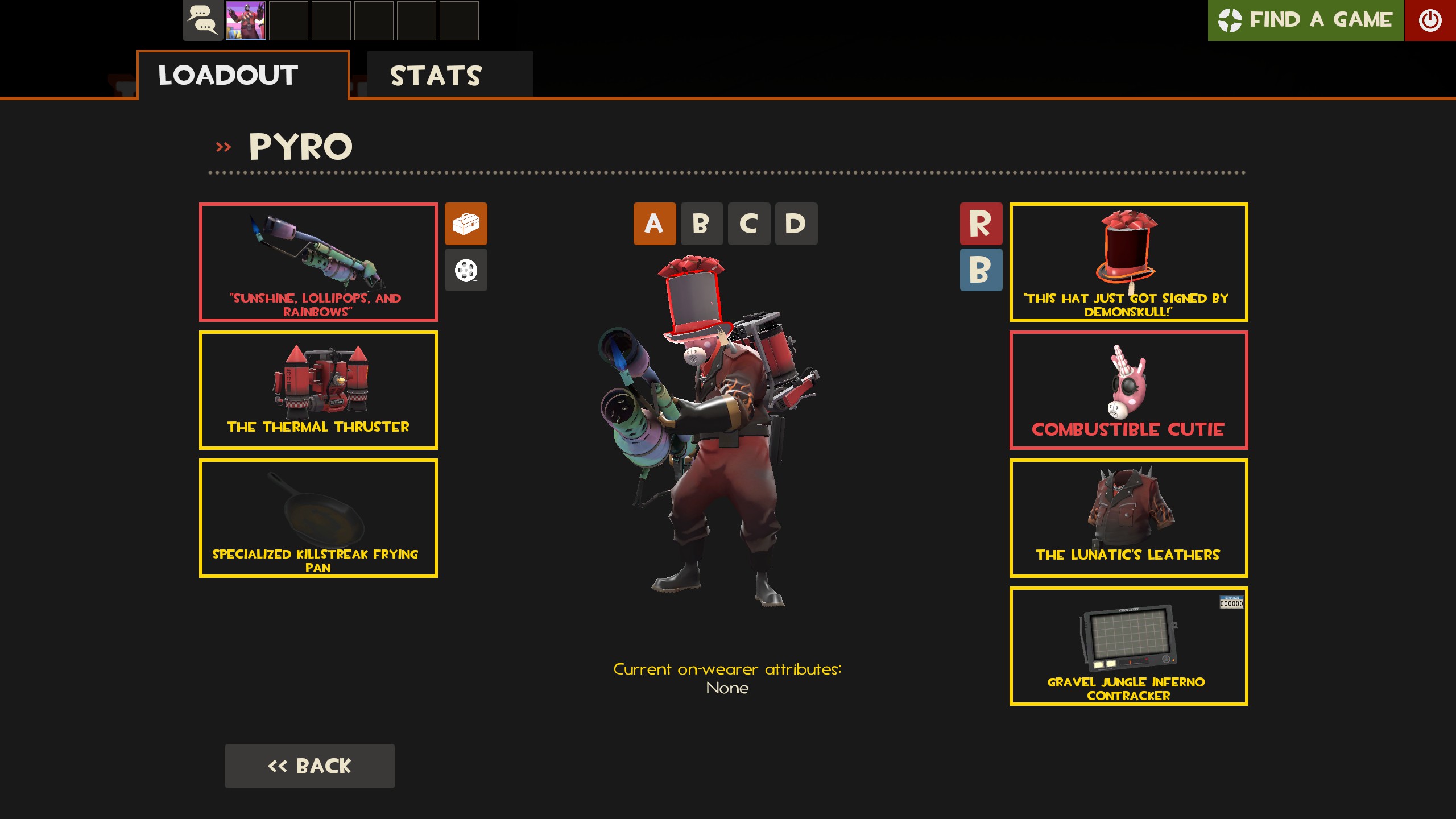1456x819 pixels.
Task: Open the Specialized Killstreak Frying Pan slot
Action: [318, 518]
